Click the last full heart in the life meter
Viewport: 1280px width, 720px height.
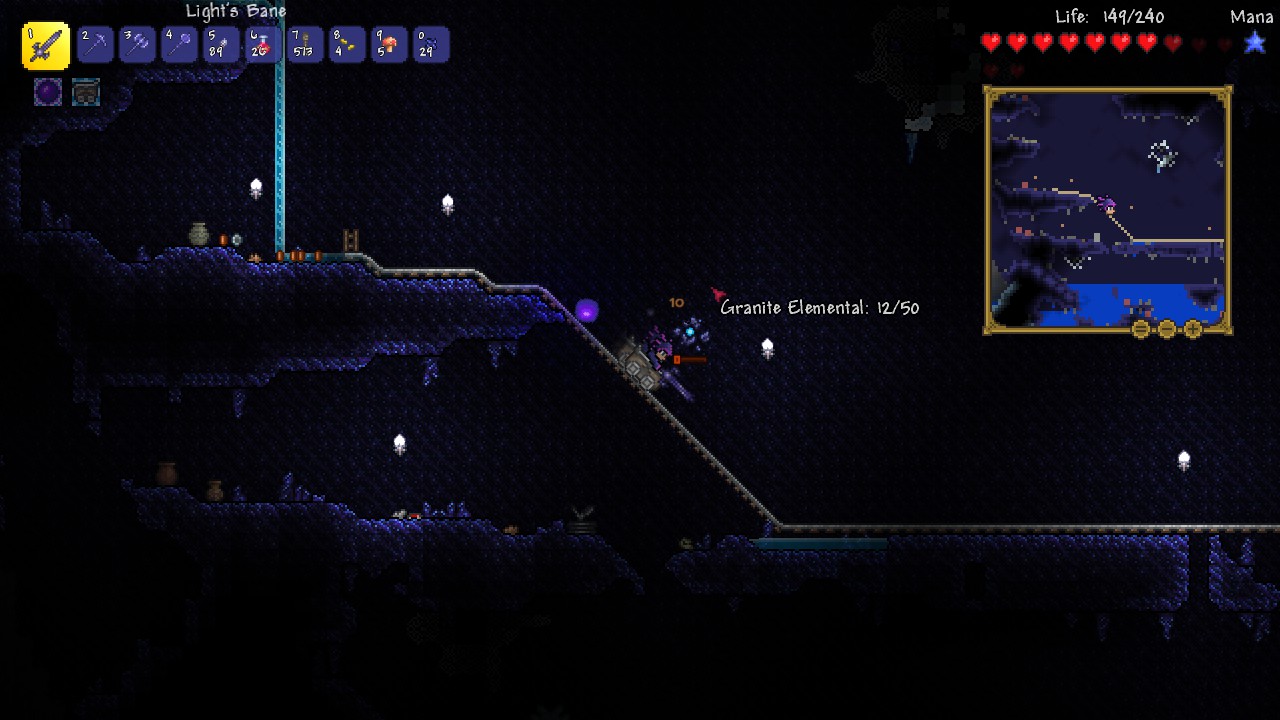[1146, 42]
